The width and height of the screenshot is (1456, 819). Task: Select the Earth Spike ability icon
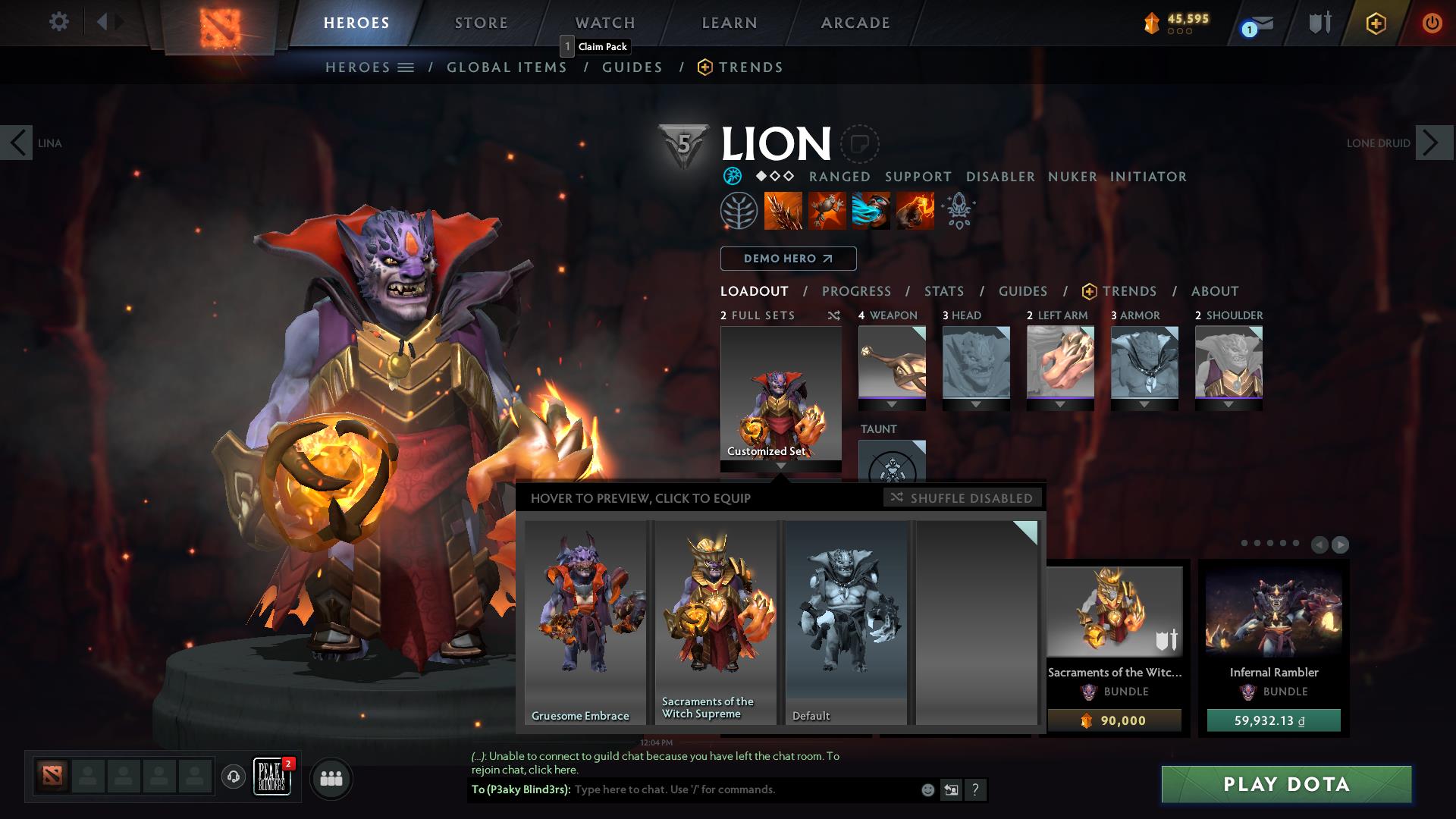(x=782, y=211)
